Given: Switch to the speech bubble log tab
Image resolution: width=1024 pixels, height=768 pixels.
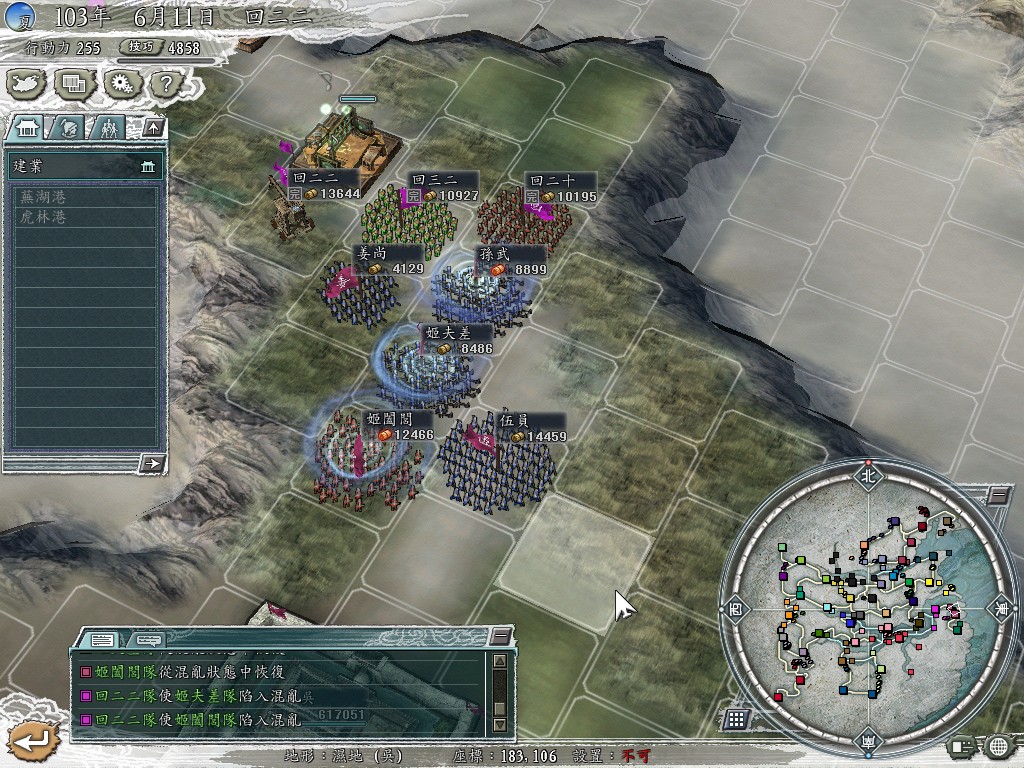Looking at the screenshot, I should pyautogui.click(x=148, y=639).
